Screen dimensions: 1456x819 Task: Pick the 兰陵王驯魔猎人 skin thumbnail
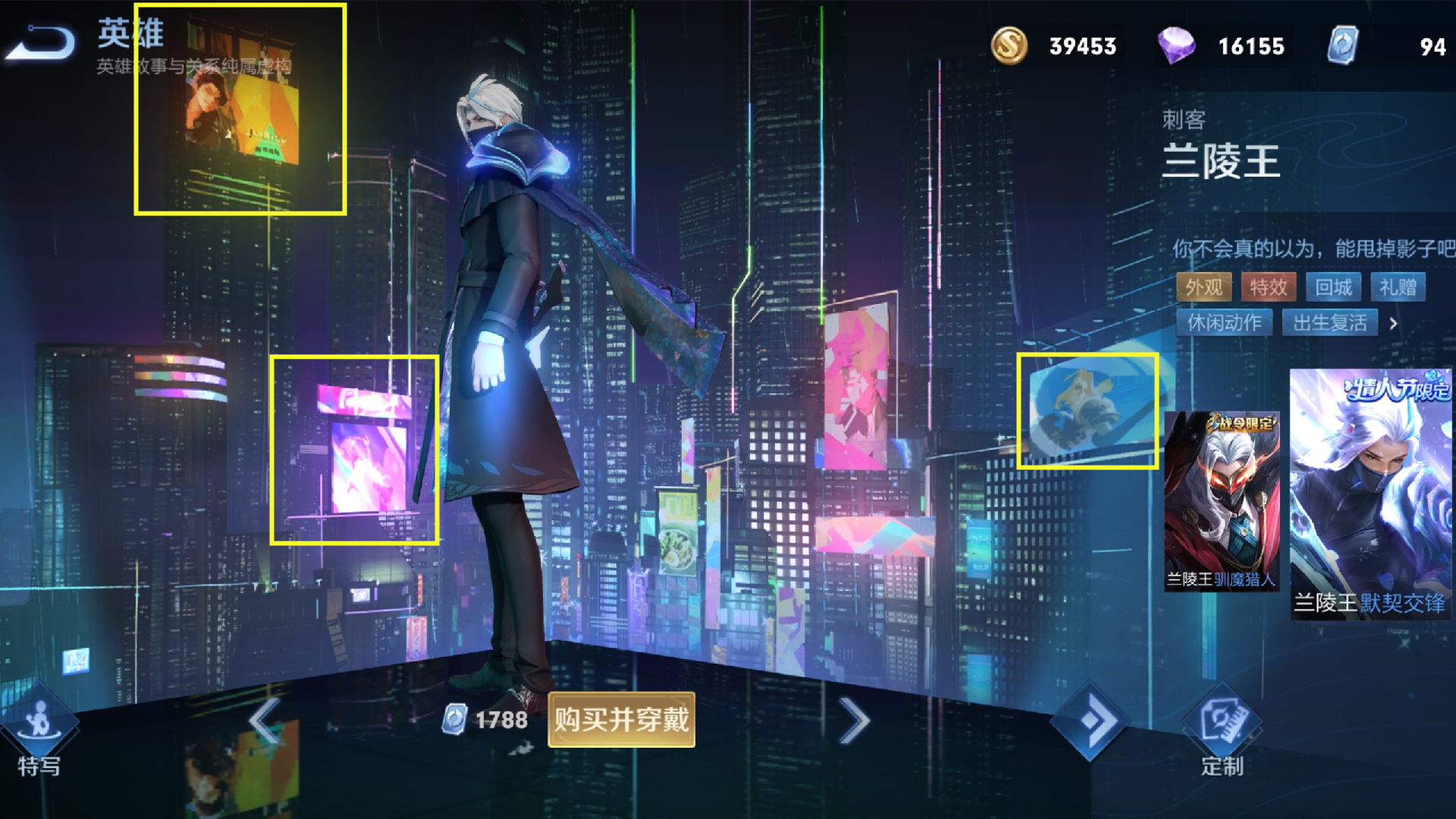tap(1221, 500)
